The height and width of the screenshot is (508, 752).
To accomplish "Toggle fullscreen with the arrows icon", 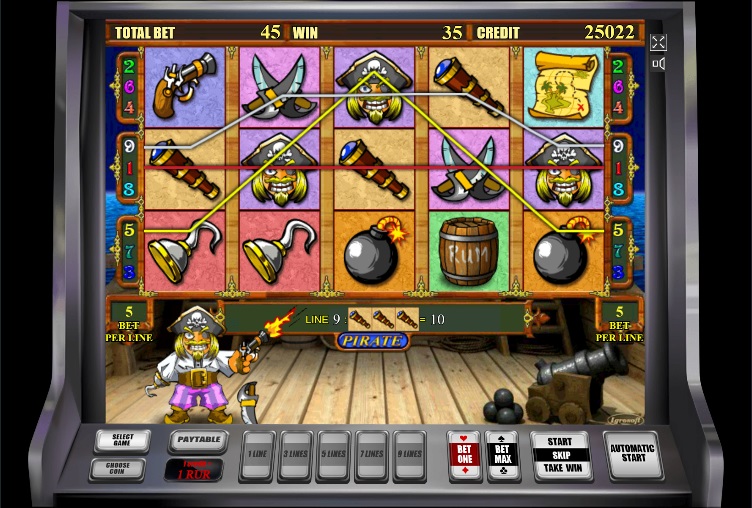I will point(658,42).
